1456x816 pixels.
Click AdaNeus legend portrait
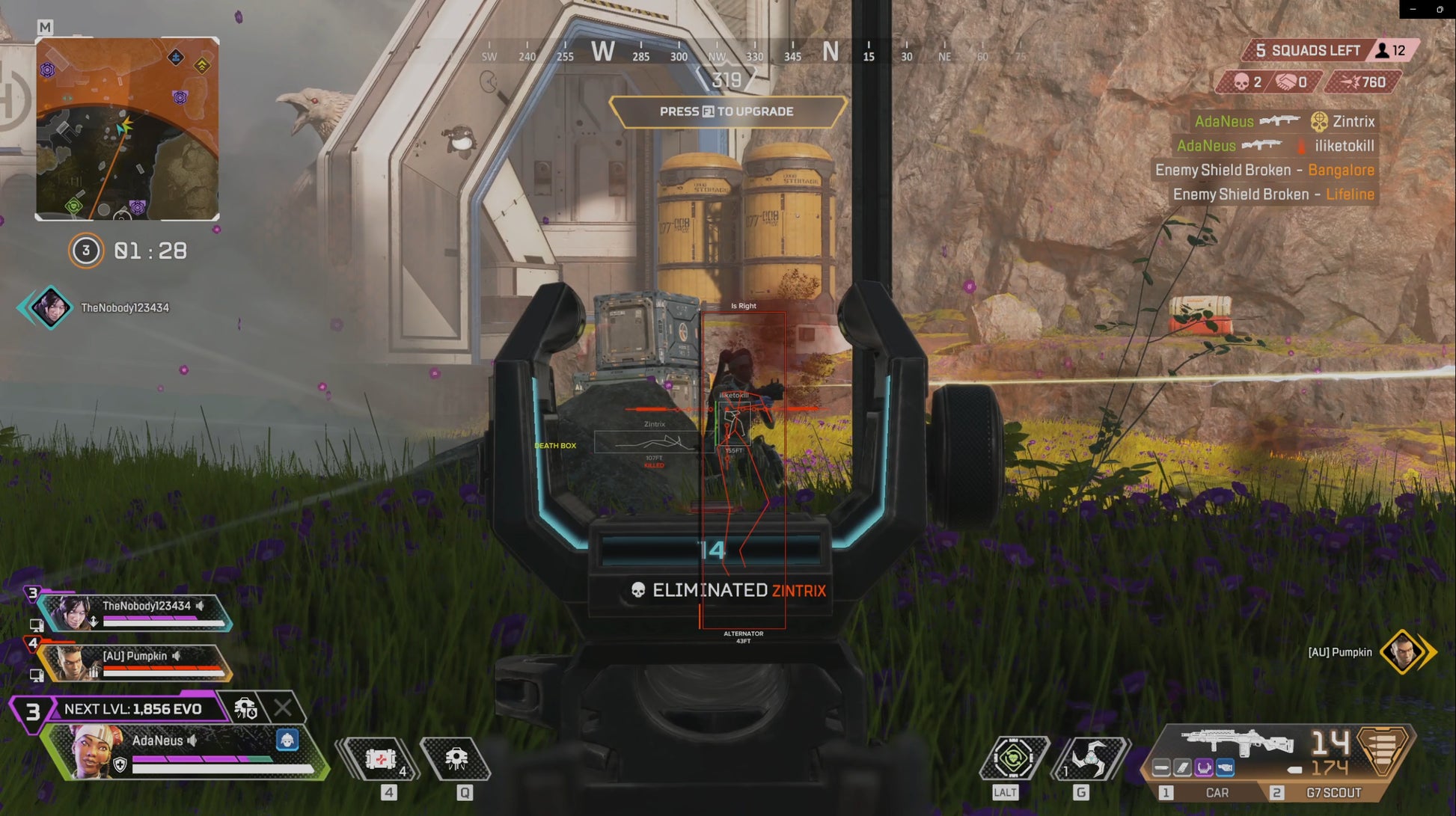(x=95, y=750)
